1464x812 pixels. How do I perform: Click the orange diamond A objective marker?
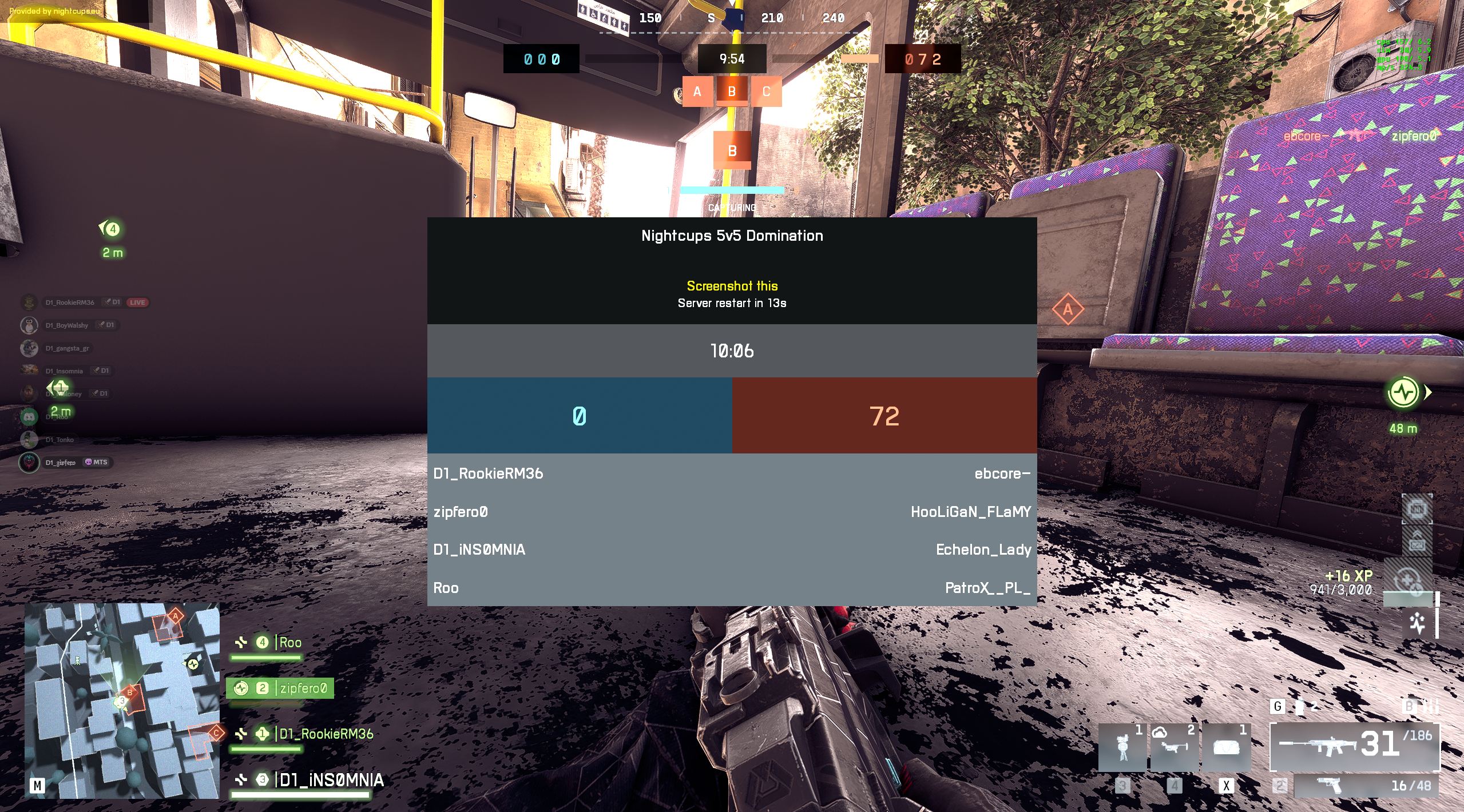(x=1068, y=309)
